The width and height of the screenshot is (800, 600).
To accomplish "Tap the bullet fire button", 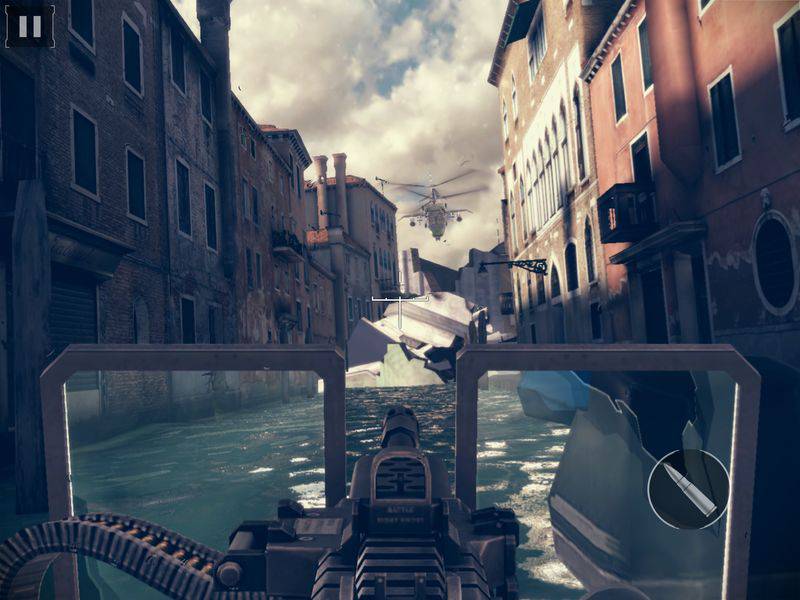I will pyautogui.click(x=688, y=489).
